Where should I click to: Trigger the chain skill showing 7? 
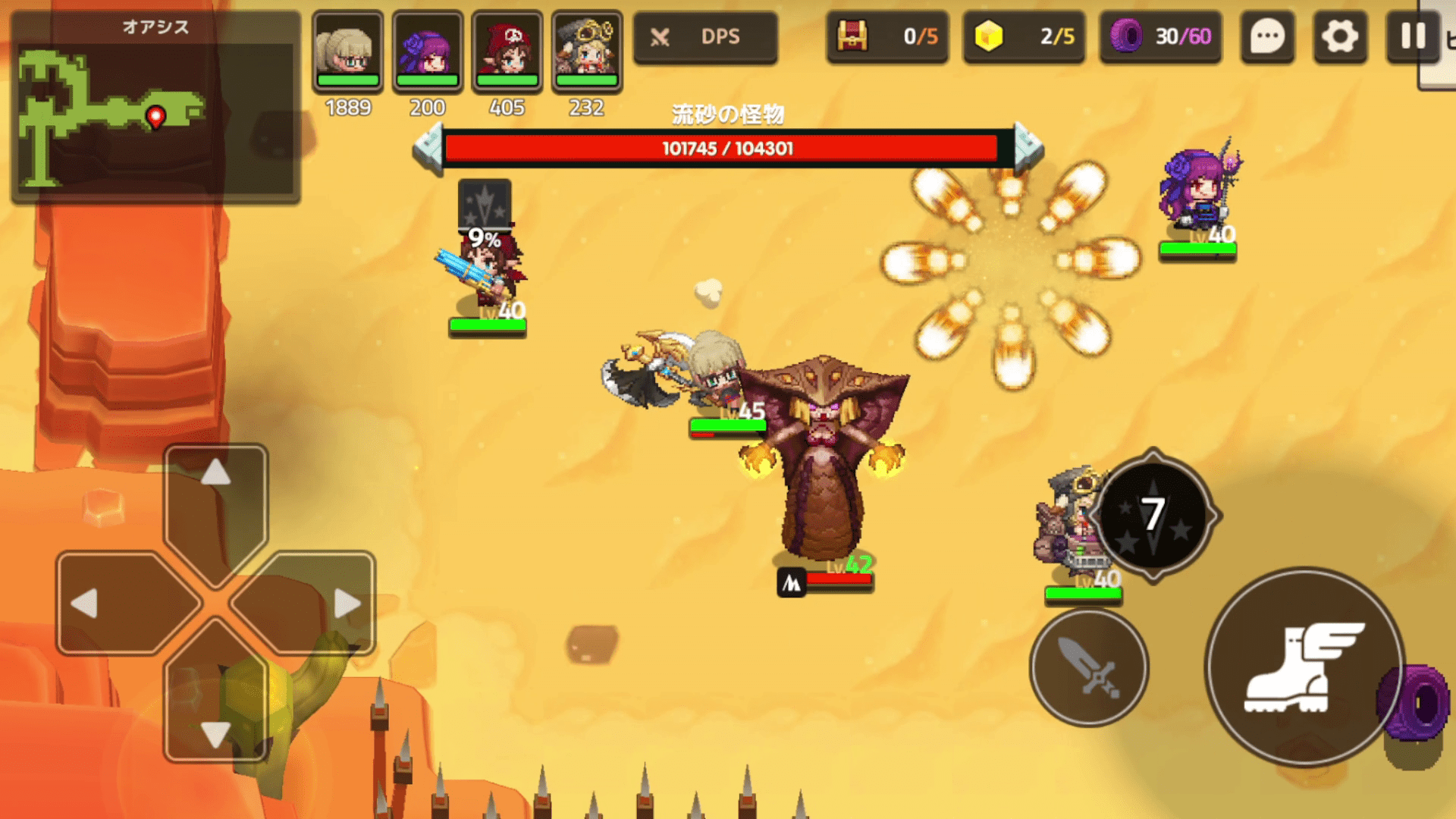[x=1153, y=516]
